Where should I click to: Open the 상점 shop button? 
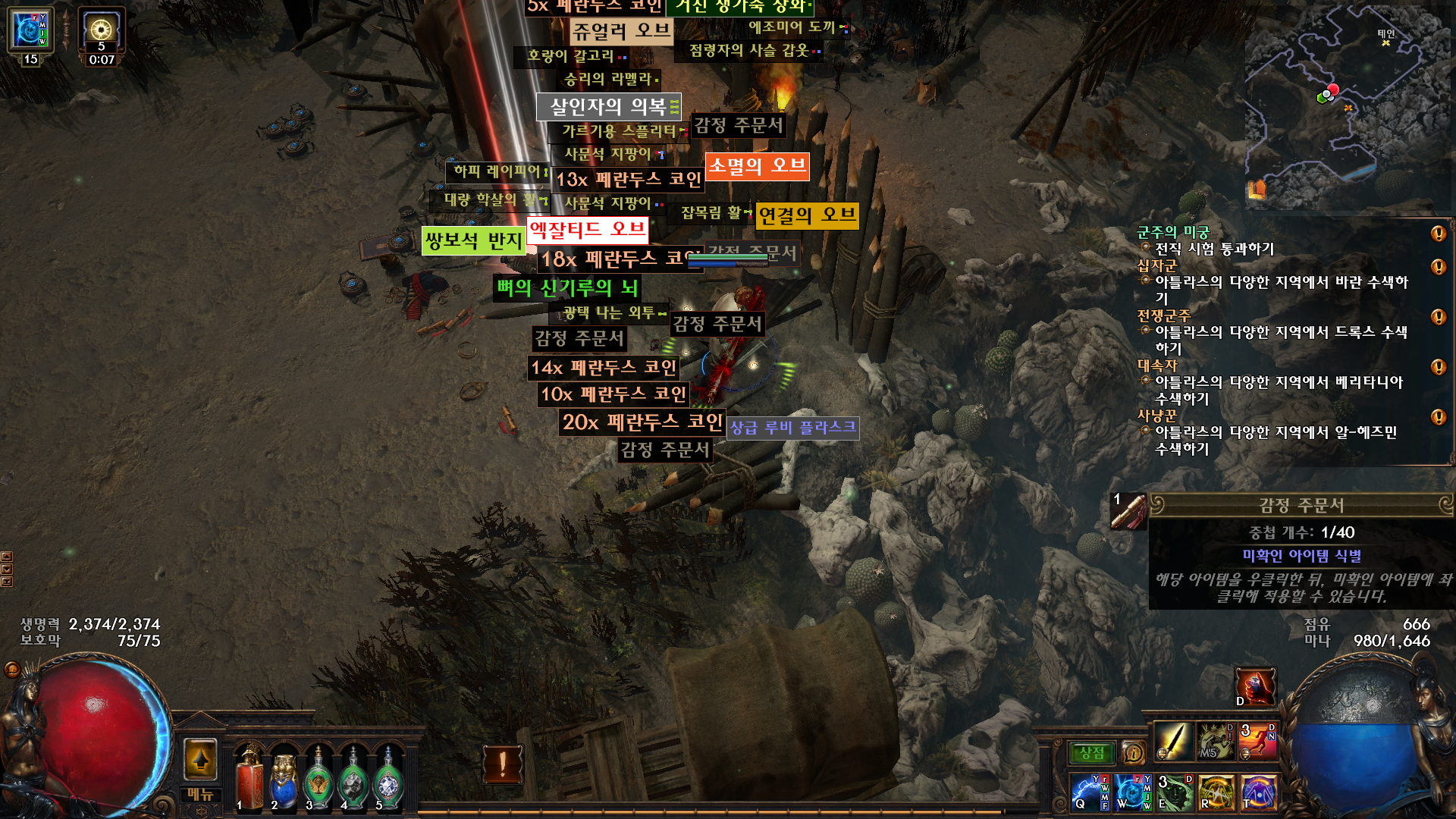pos(1092,752)
